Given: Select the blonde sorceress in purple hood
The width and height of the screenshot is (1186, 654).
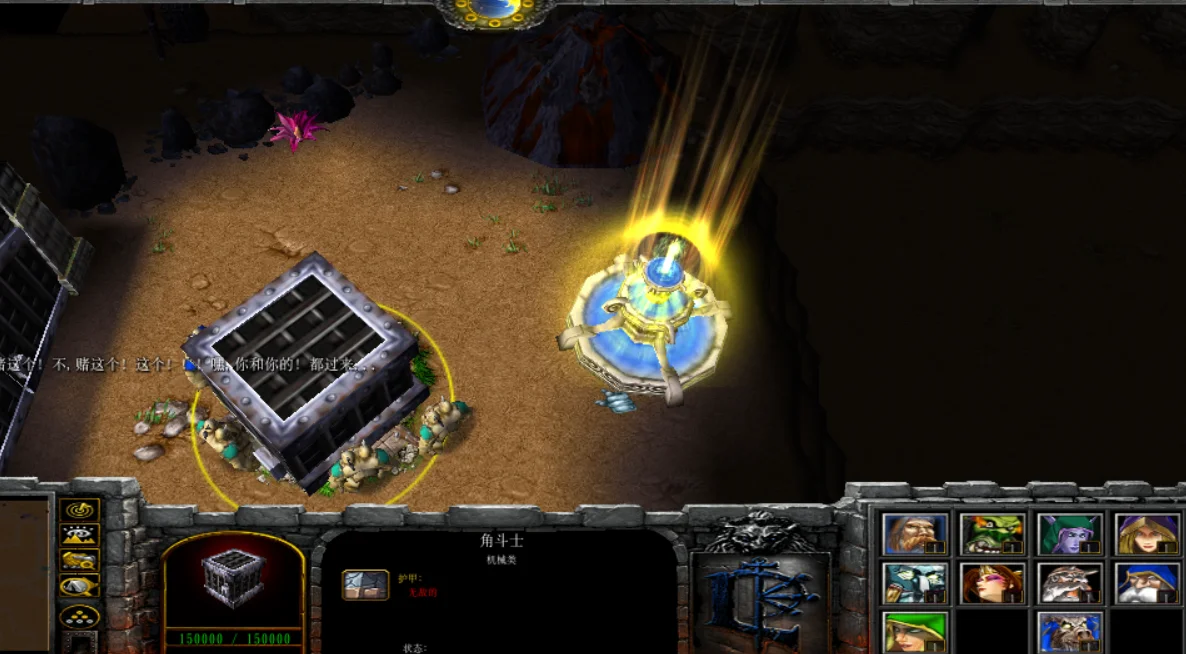Looking at the screenshot, I should [1147, 534].
